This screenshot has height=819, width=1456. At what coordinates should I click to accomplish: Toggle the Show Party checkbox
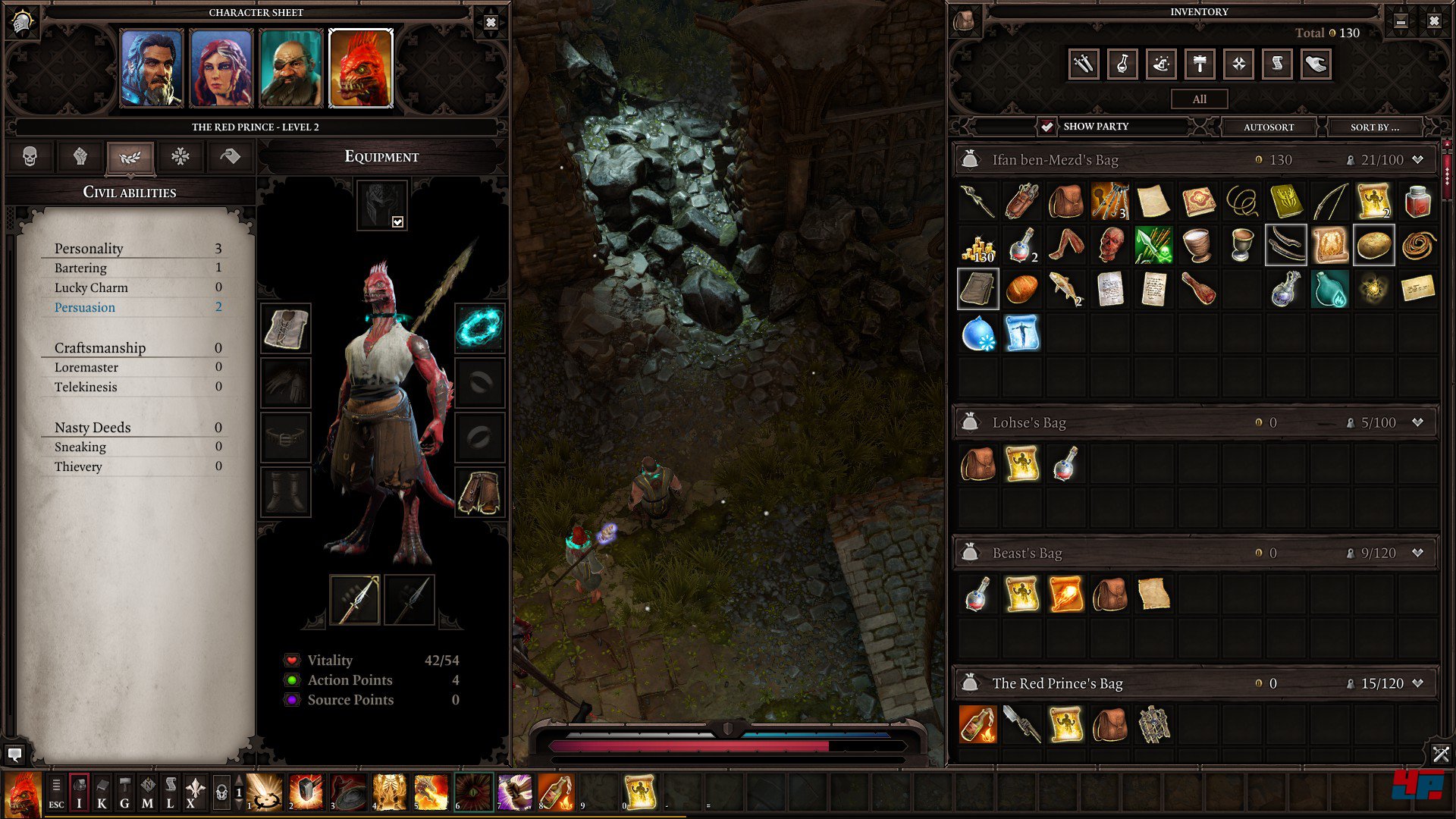tap(1047, 127)
